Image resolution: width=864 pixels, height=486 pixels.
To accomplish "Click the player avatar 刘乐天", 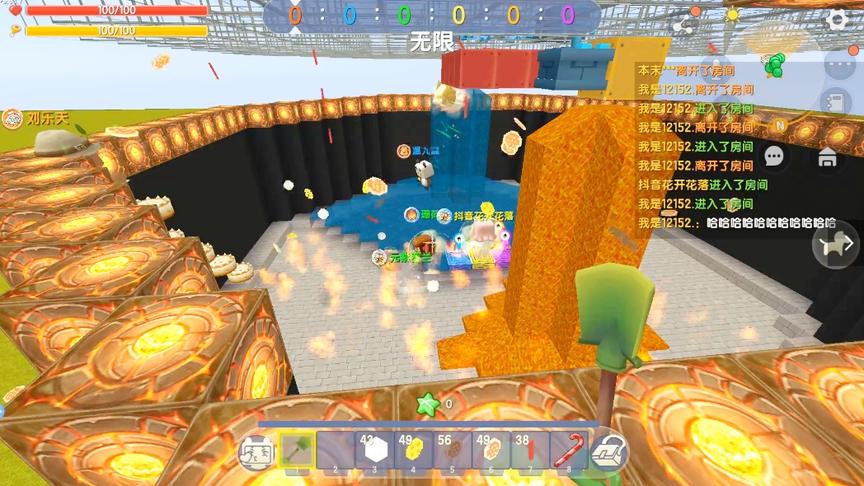I will 14,118.
